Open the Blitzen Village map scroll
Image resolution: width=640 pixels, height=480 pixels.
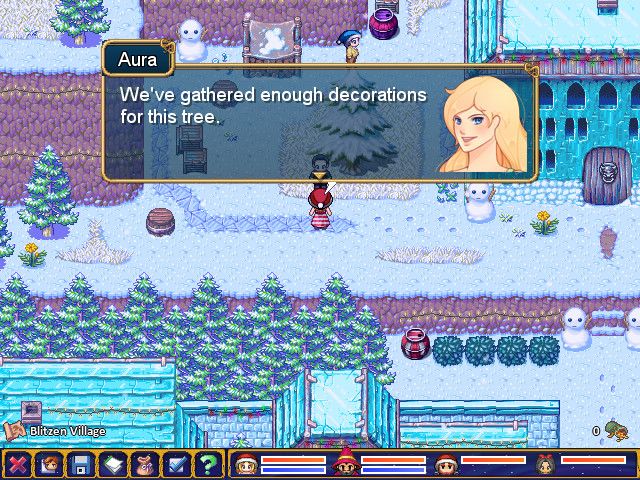point(15,432)
